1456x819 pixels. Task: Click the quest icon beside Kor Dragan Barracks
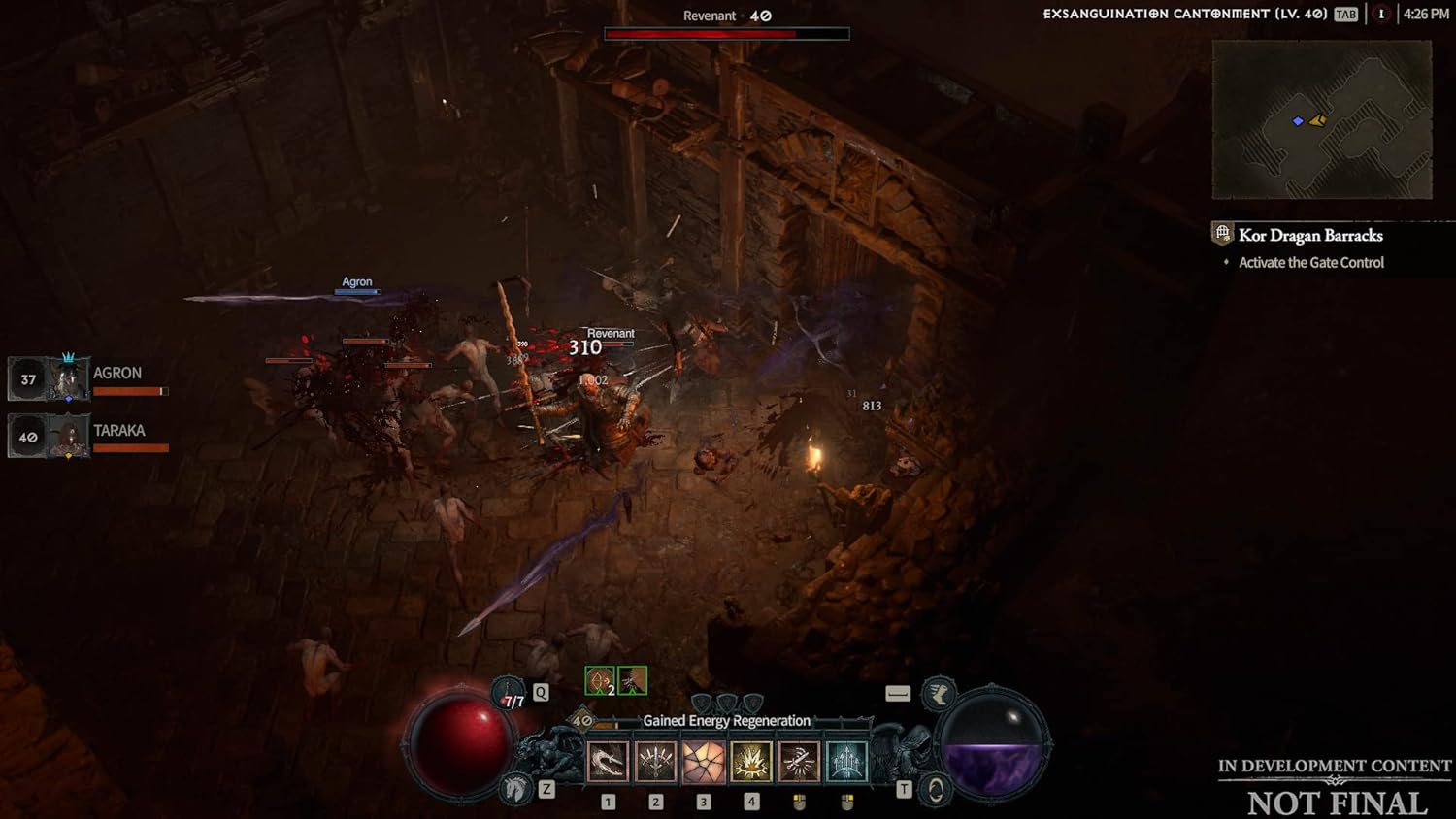coord(1221,234)
